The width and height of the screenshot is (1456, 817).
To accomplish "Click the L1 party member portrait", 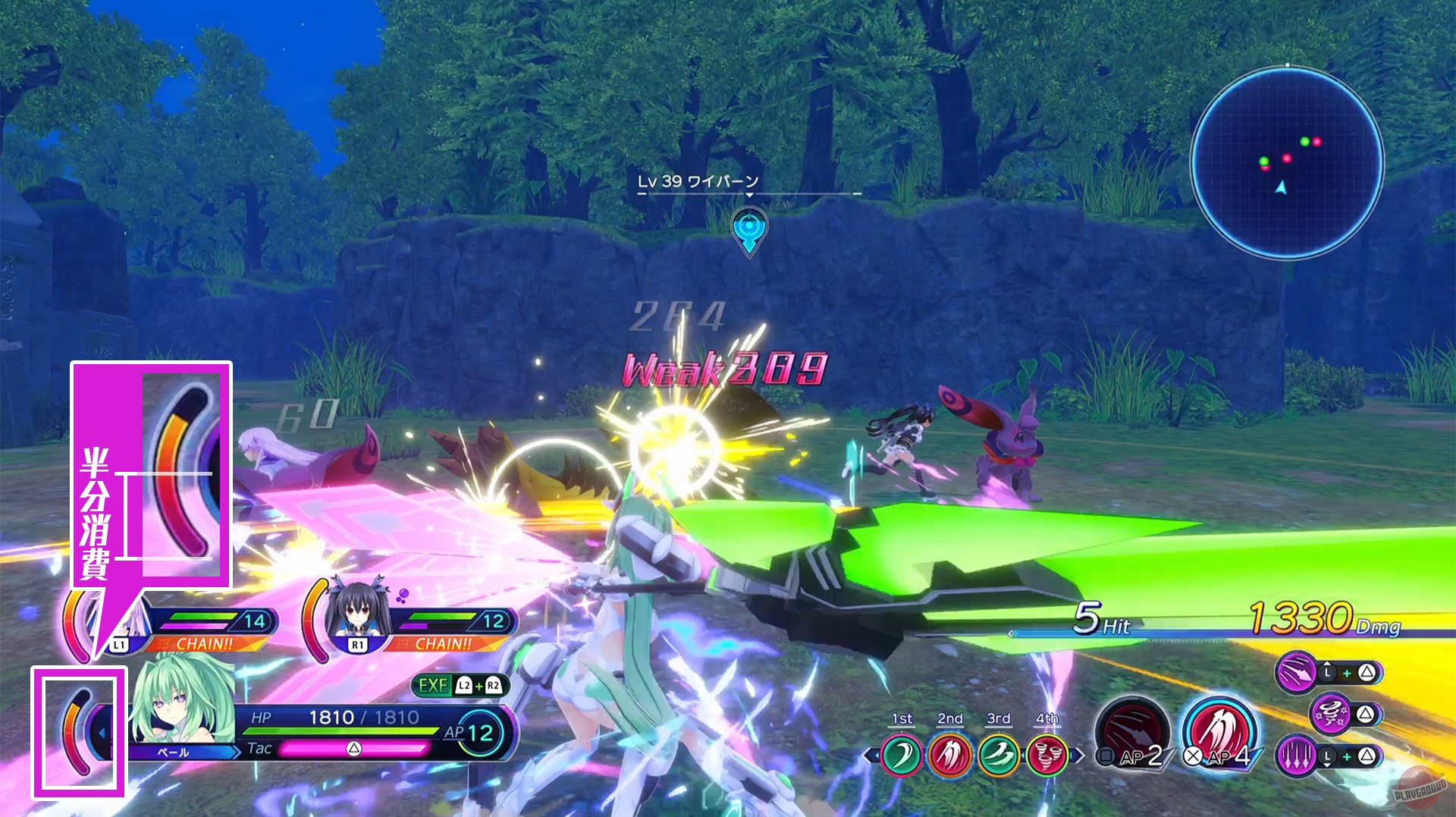I will click(x=118, y=624).
